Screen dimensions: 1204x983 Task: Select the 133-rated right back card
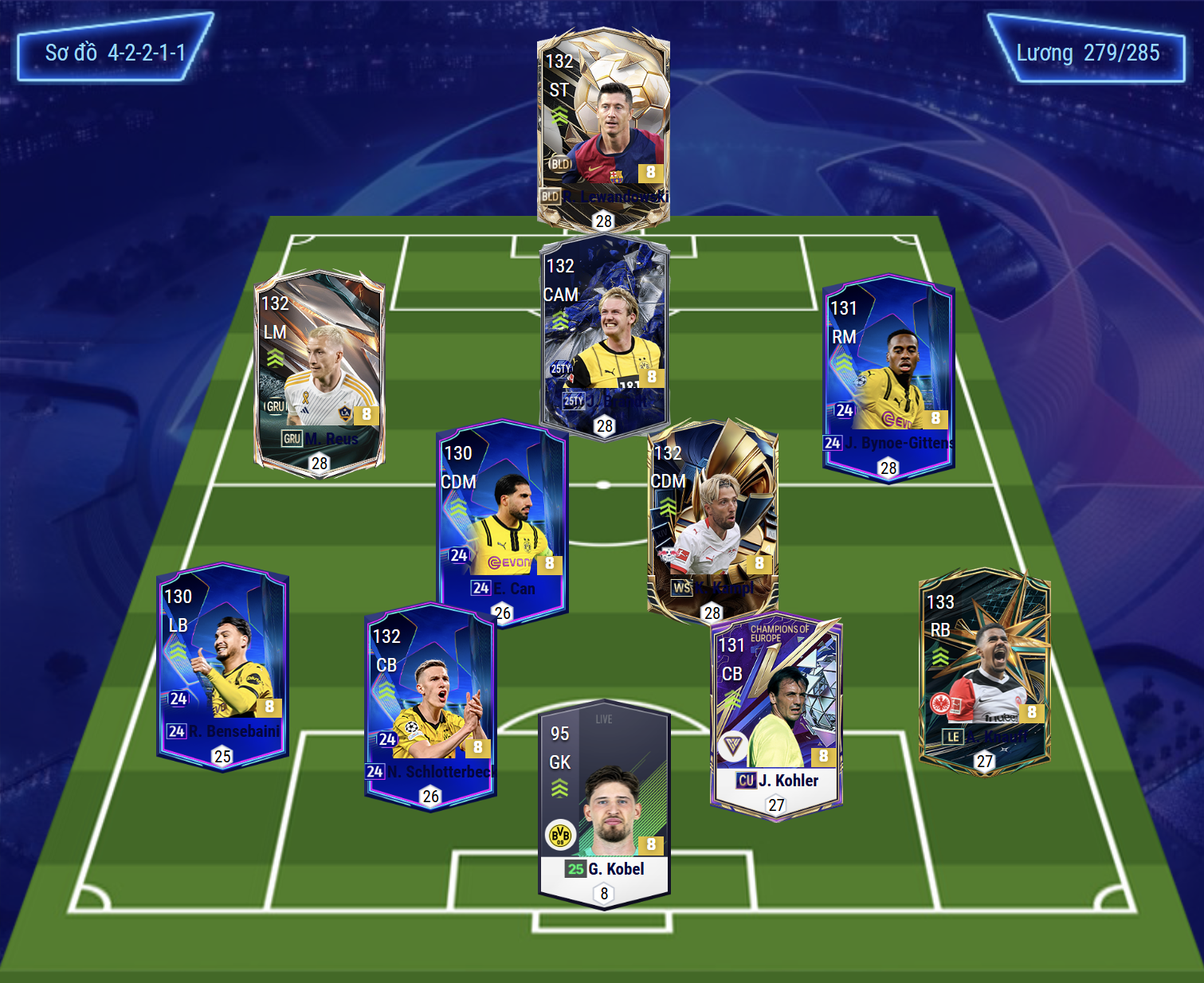(x=985, y=671)
